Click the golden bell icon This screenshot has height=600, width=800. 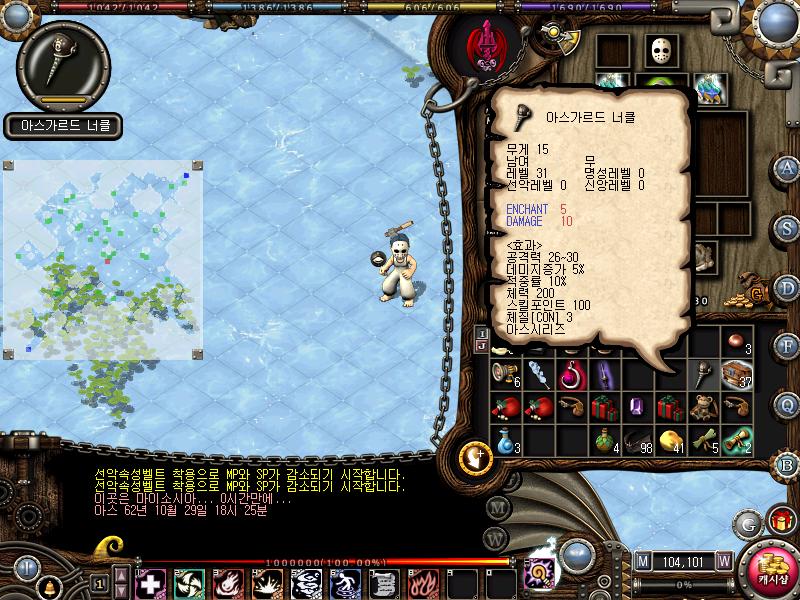[48, 587]
